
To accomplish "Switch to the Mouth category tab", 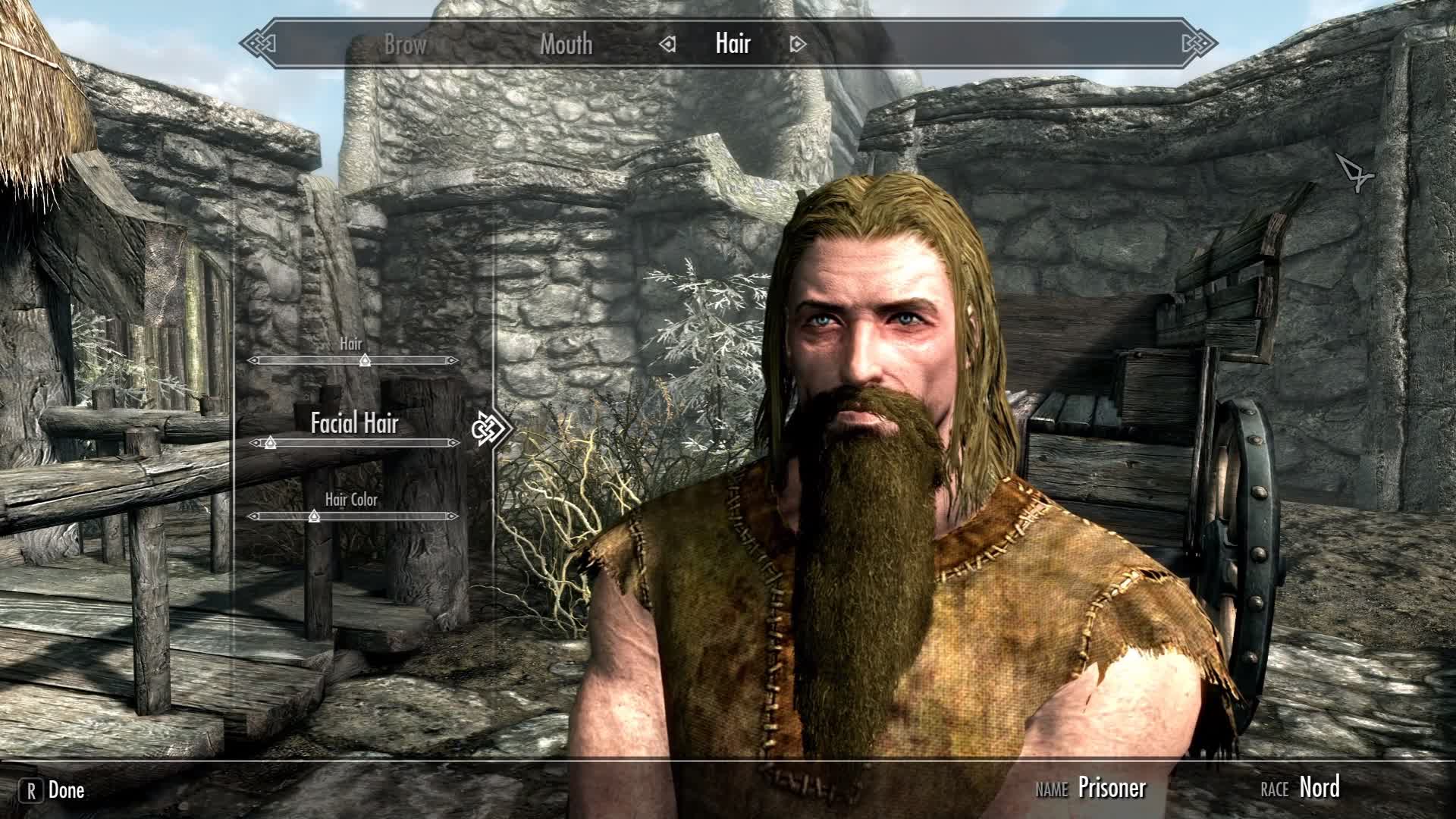I will pos(566,44).
